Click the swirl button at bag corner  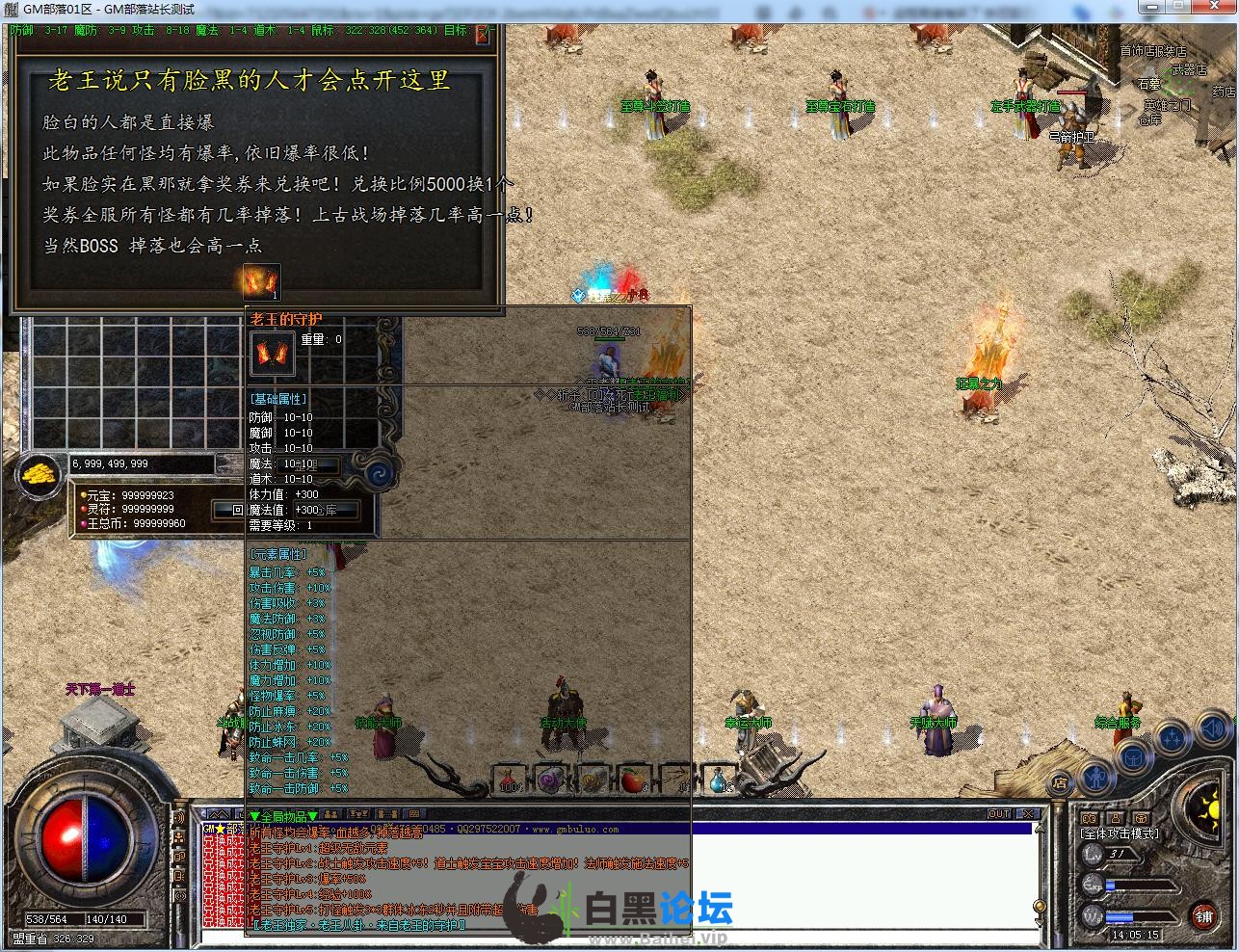381,472
